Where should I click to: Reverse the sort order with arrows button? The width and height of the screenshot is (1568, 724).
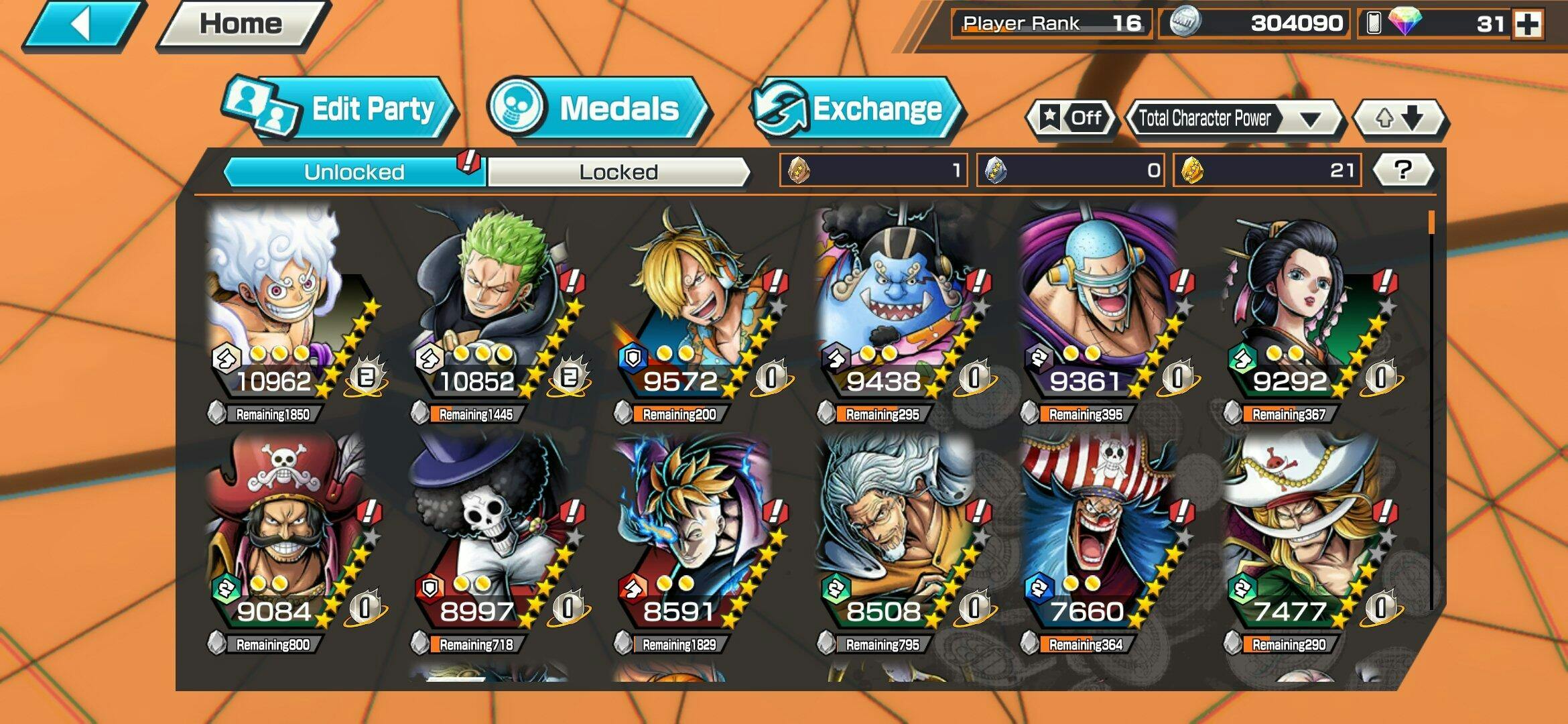click(1399, 119)
